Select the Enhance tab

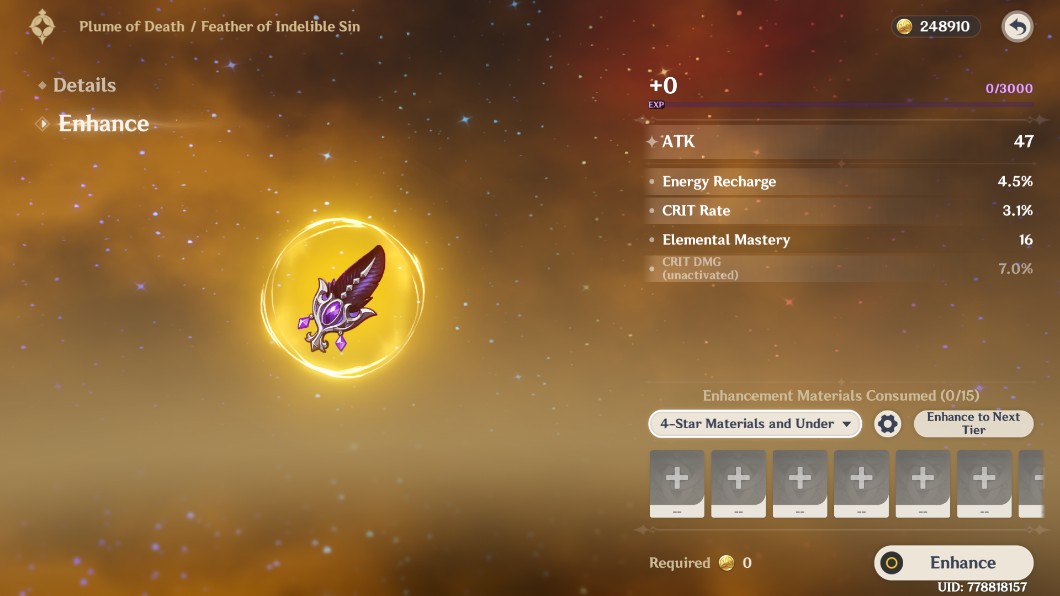pyautogui.click(x=103, y=124)
